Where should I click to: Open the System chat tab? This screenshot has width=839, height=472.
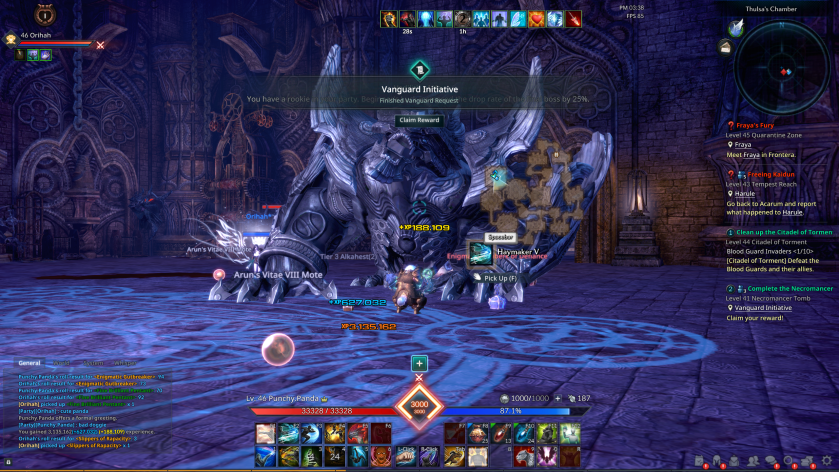click(x=96, y=363)
